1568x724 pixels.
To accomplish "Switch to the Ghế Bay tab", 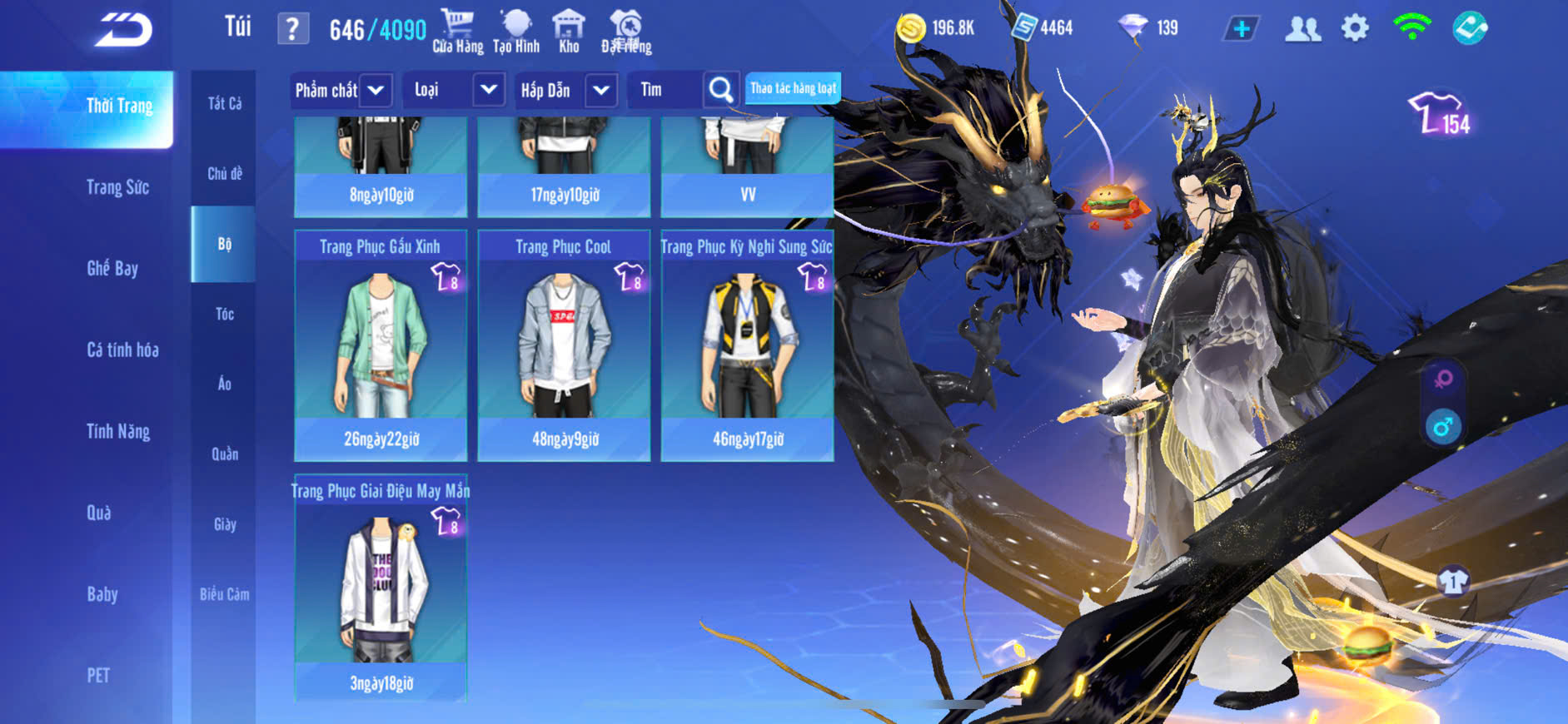I will click(112, 268).
